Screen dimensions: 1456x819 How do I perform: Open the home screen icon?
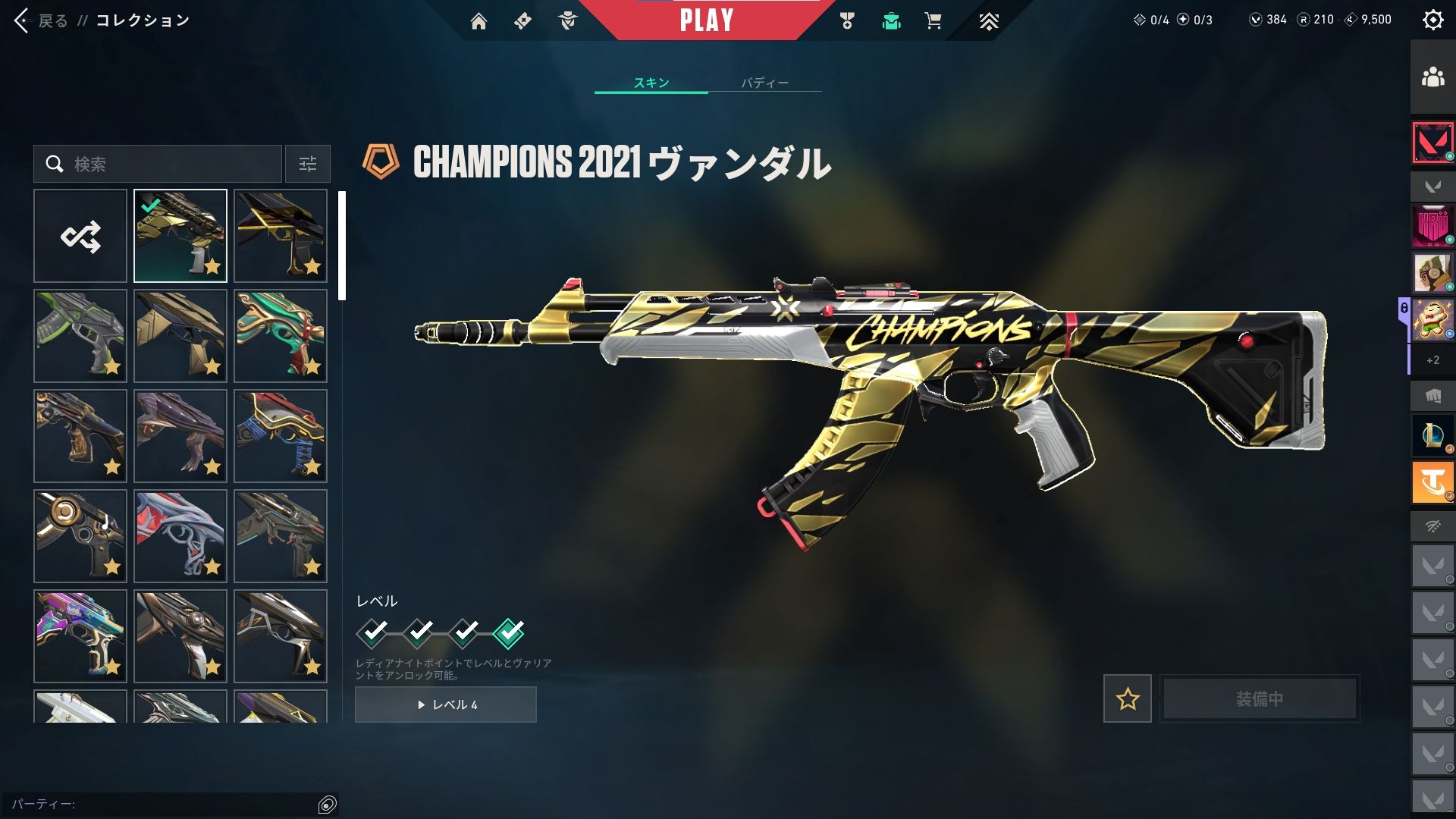tap(479, 21)
